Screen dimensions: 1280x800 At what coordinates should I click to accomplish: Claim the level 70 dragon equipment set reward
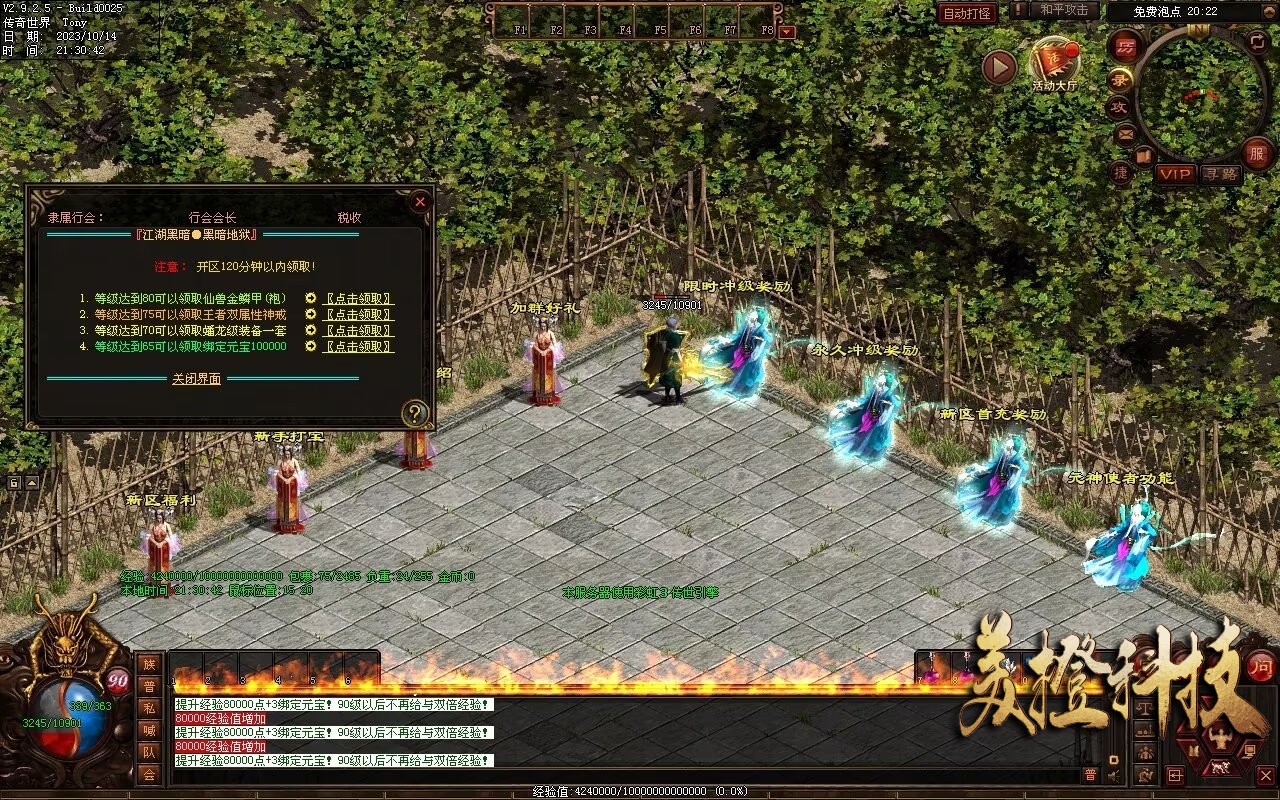pyautogui.click(x=358, y=331)
